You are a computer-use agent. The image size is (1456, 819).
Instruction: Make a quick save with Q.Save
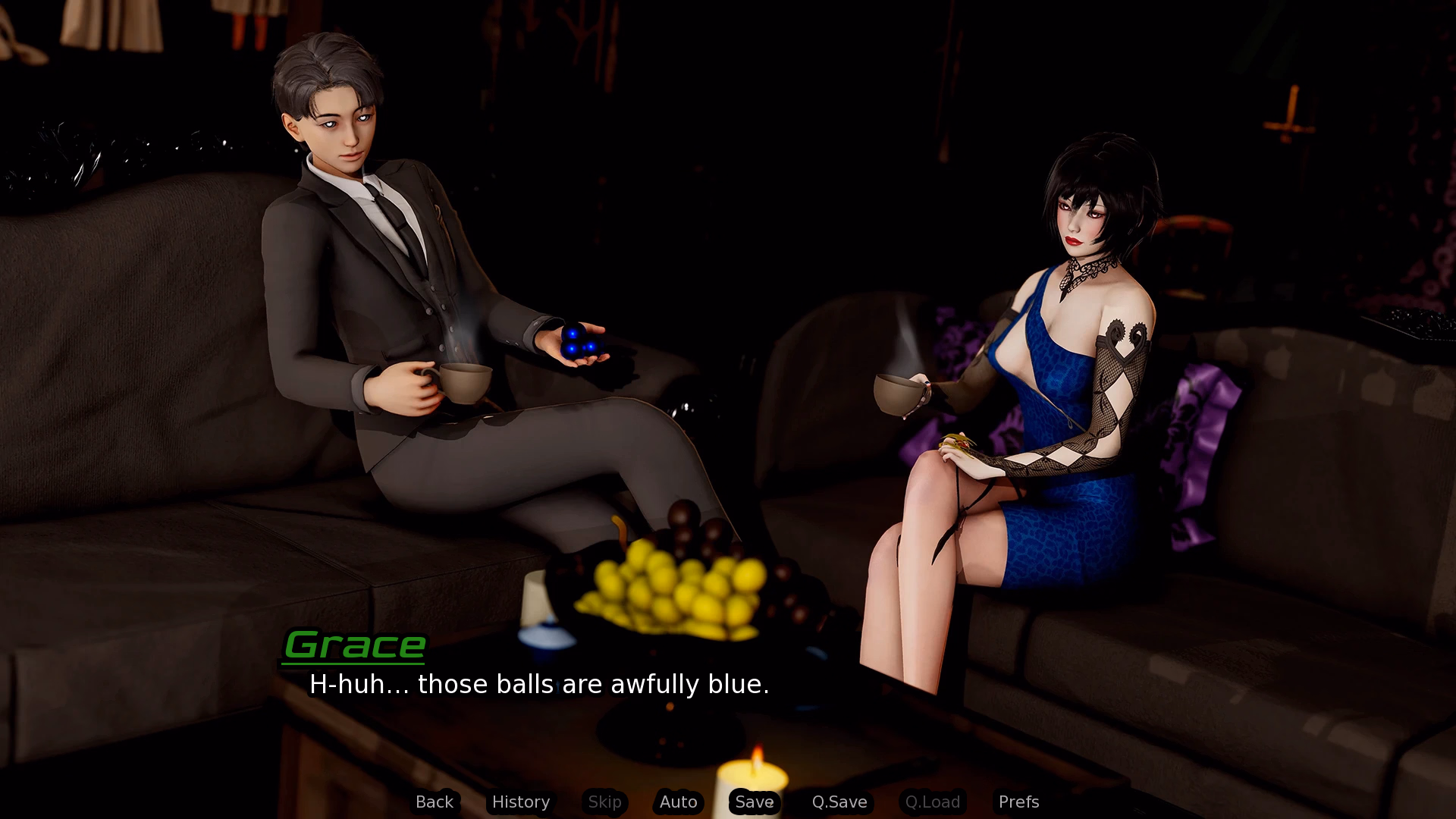tap(839, 802)
